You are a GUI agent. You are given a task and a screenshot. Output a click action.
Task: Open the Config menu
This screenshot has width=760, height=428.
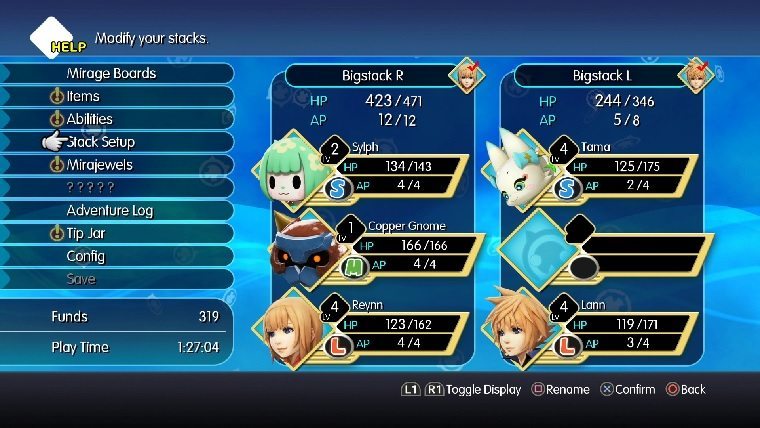[86, 256]
